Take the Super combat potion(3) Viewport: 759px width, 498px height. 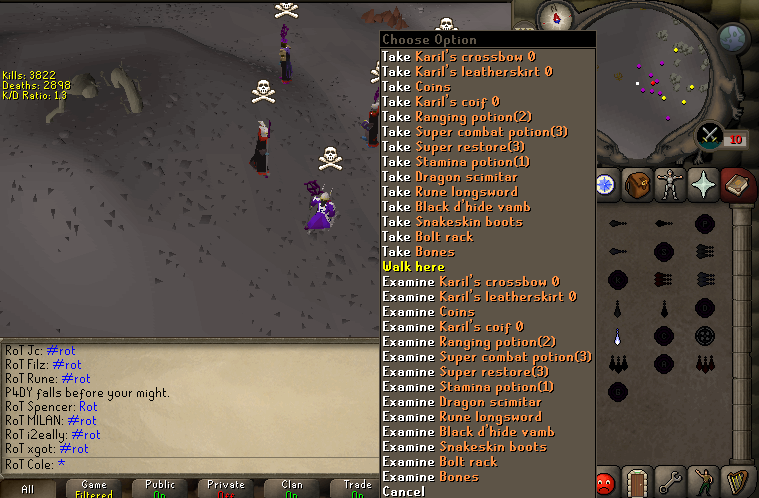(x=475, y=132)
